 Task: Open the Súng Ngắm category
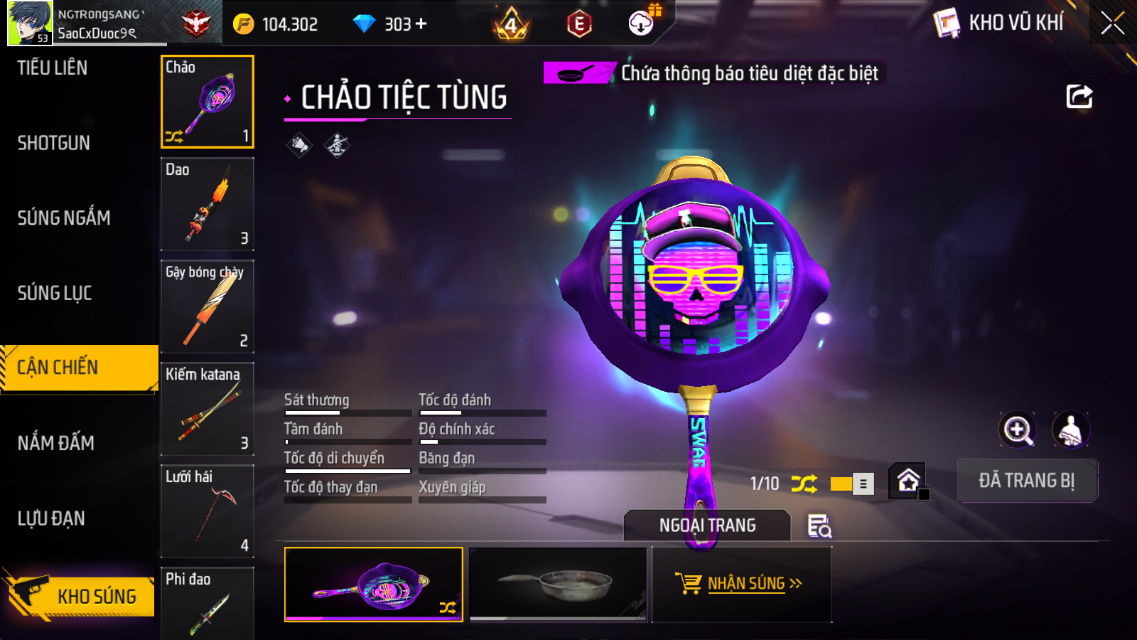click(x=64, y=218)
